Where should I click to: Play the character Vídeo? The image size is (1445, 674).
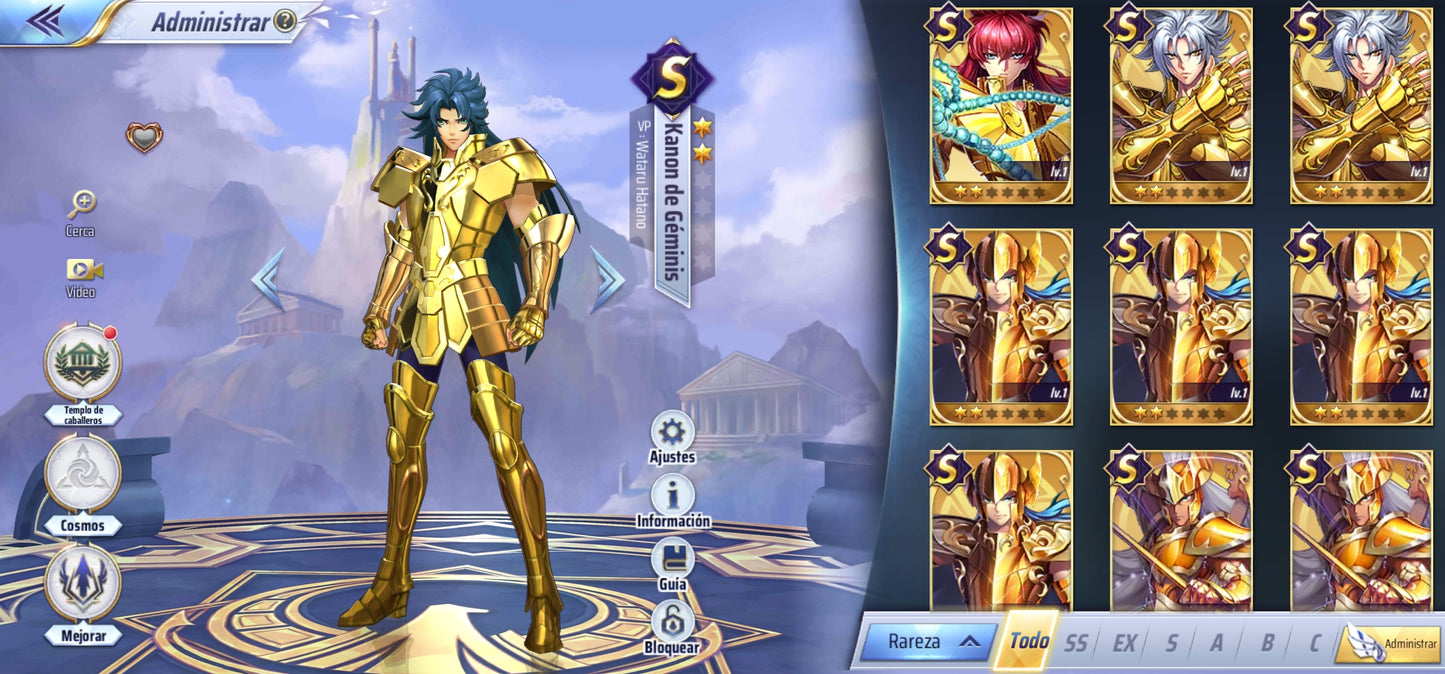click(82, 270)
